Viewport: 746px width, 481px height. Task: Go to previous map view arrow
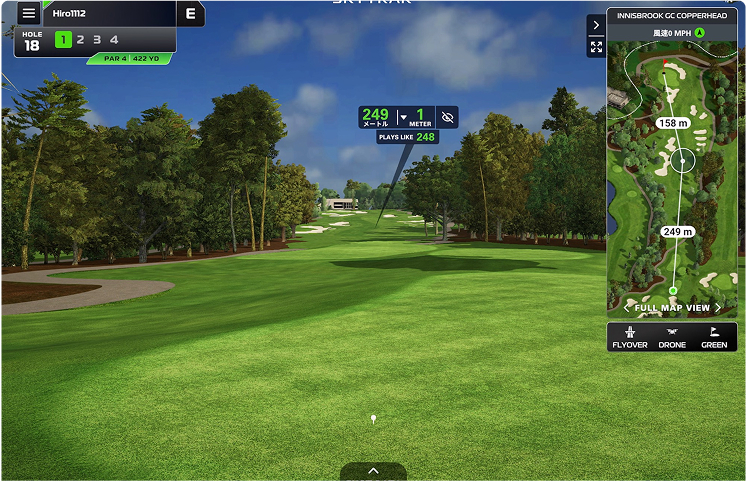pyautogui.click(x=627, y=308)
